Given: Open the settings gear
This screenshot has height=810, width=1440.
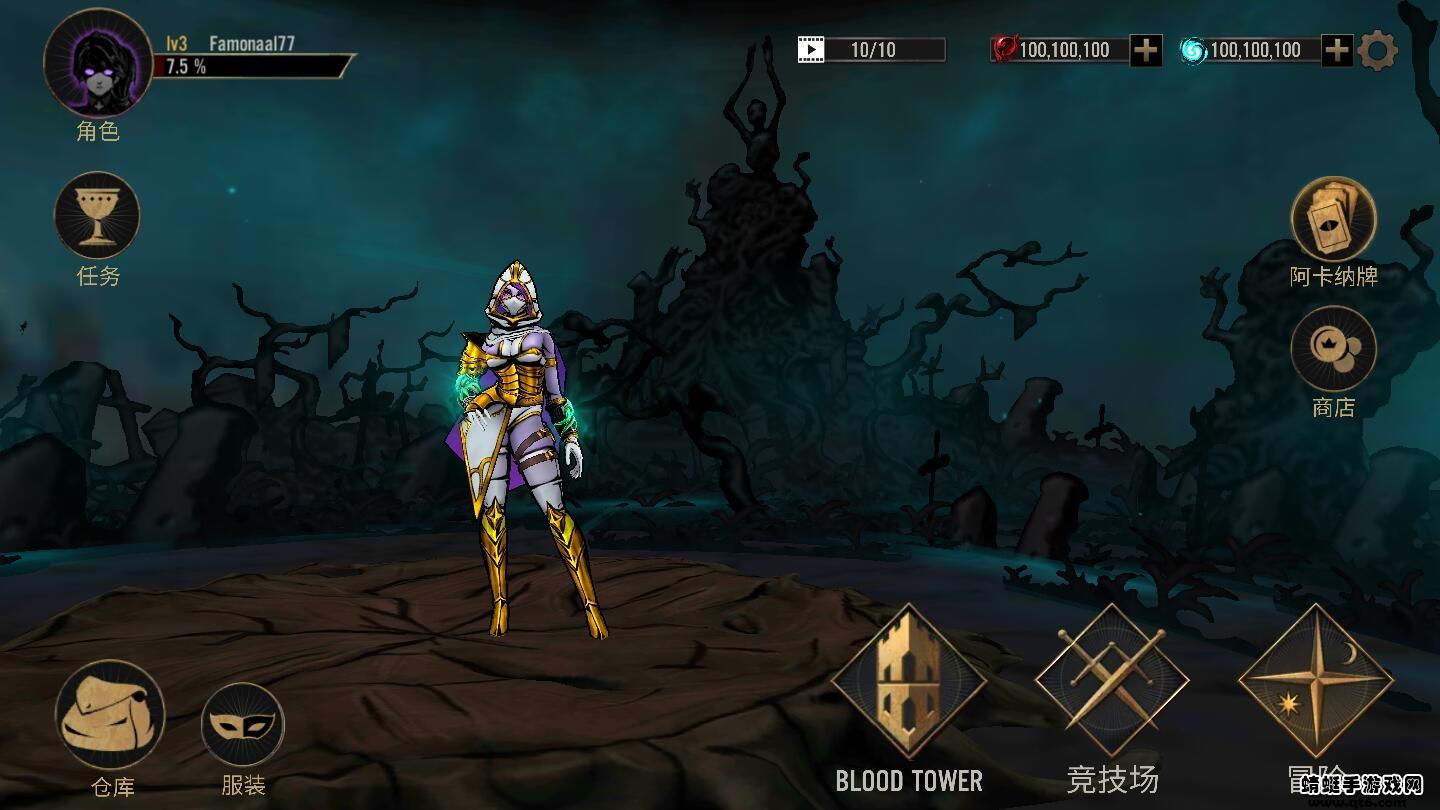Looking at the screenshot, I should pos(1377,49).
